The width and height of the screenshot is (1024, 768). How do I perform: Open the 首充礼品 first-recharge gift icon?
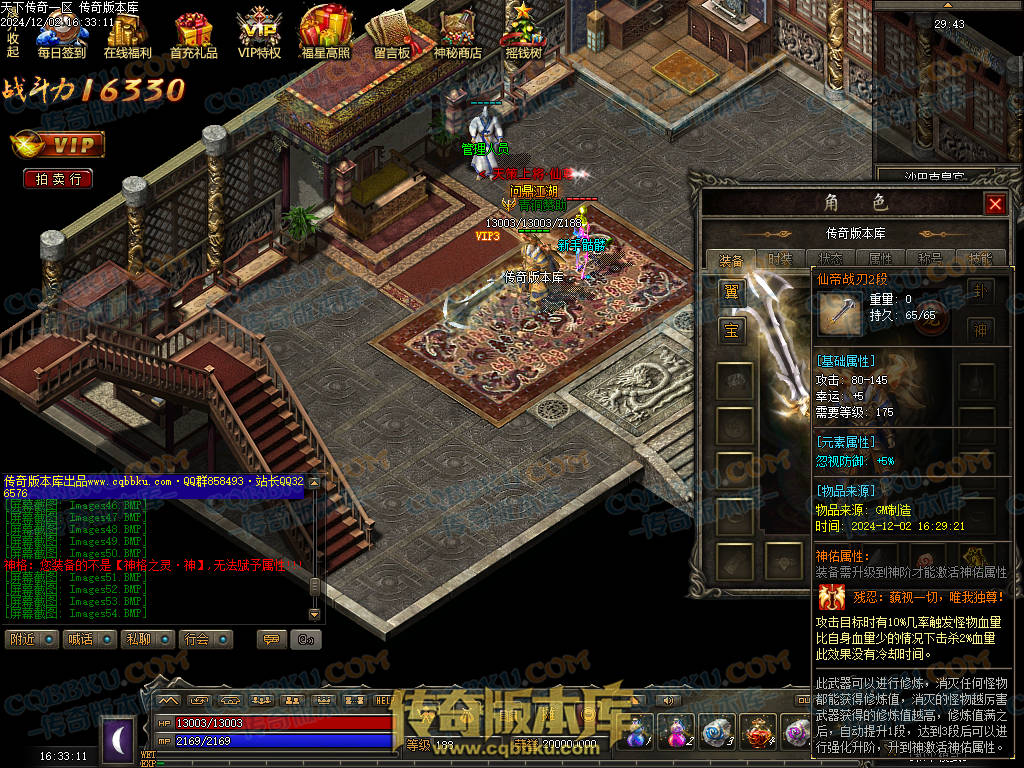tap(193, 35)
